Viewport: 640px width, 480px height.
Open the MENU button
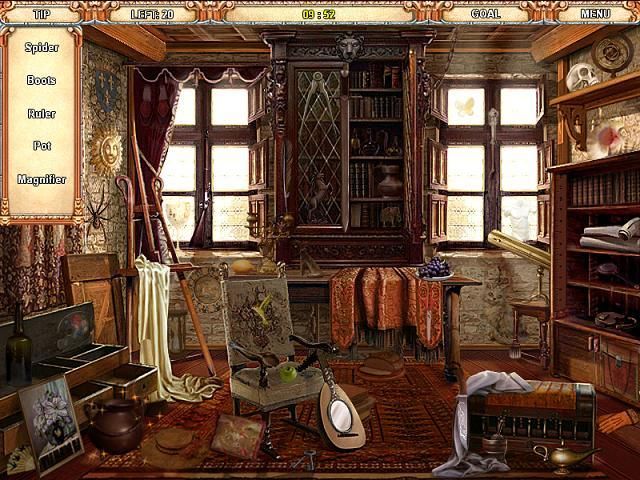coord(595,14)
